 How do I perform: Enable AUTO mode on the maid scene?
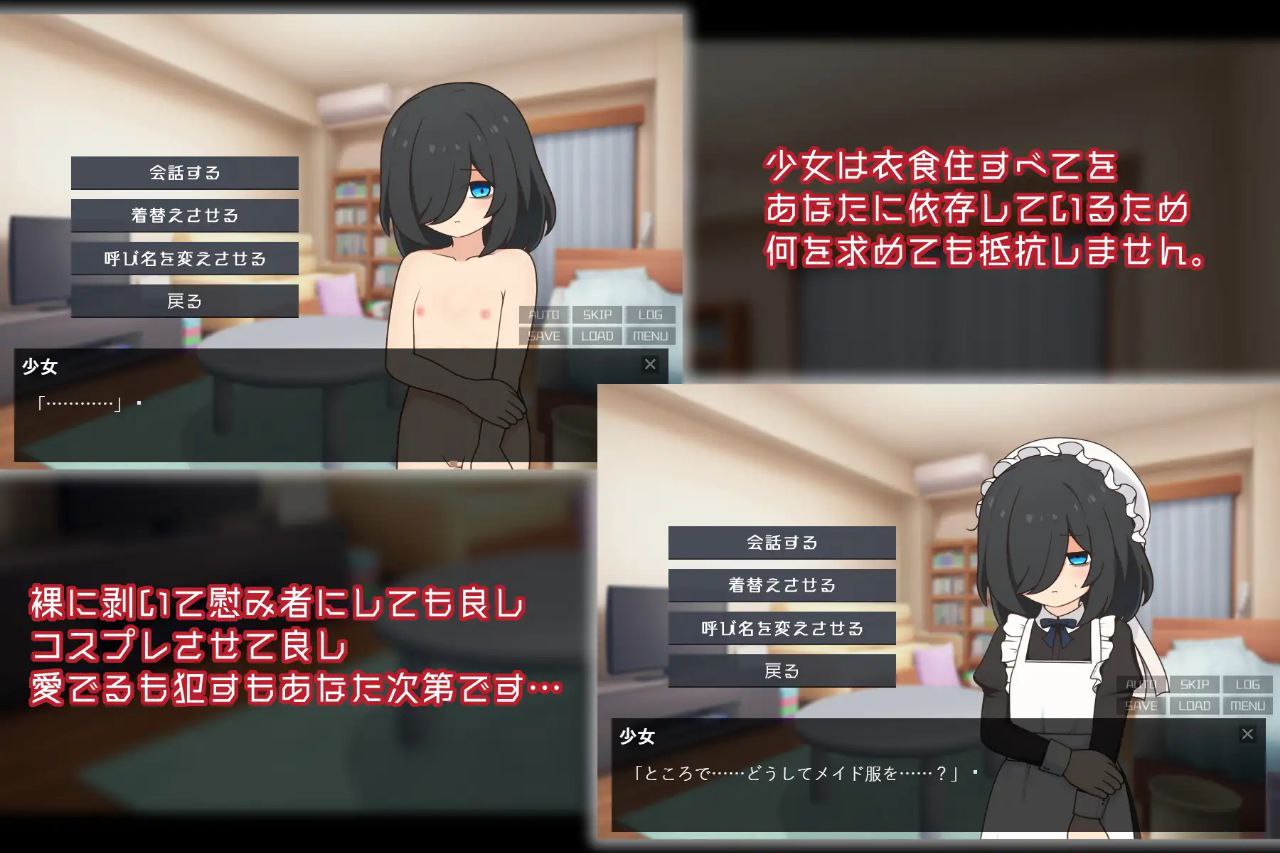point(1141,684)
